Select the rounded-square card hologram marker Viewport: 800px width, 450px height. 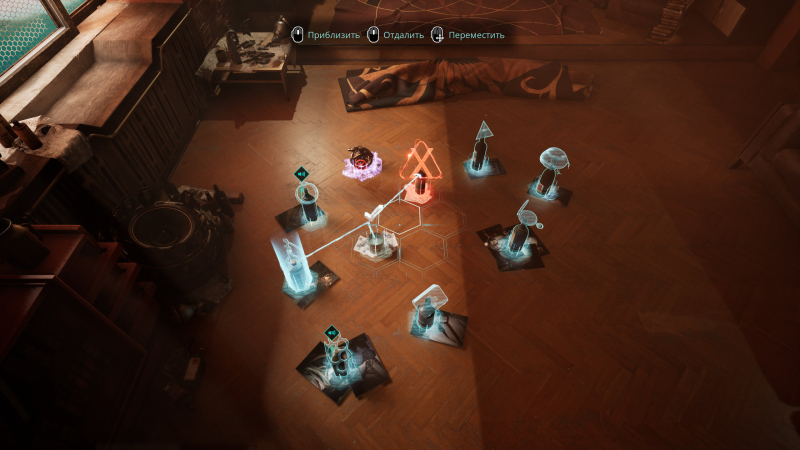coord(431,305)
